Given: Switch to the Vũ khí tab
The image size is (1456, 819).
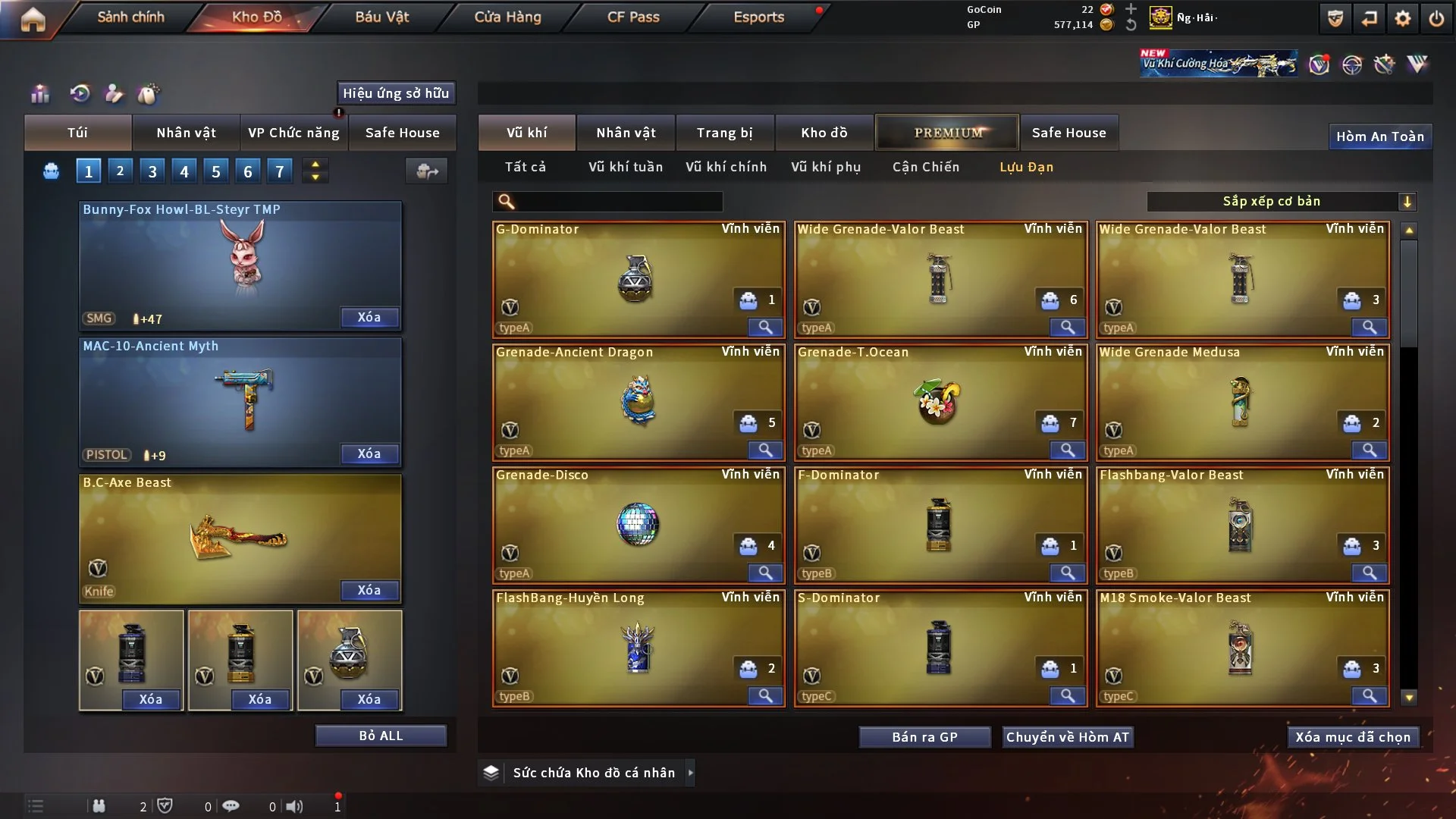Looking at the screenshot, I should (526, 133).
